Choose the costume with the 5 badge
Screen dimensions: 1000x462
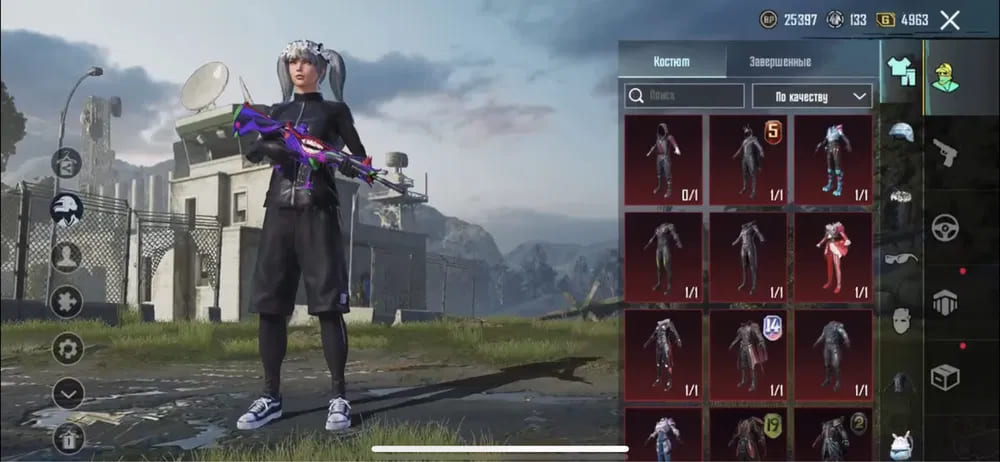click(749, 160)
